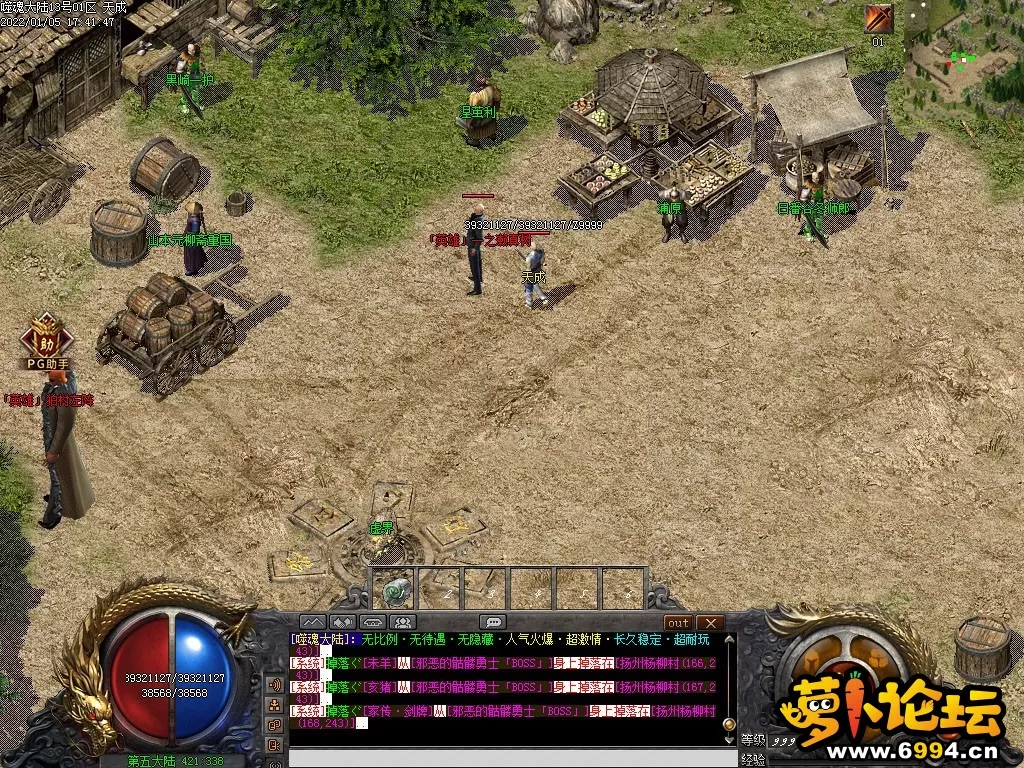Click the handshake trade button above chat
The width and height of the screenshot is (1024, 768).
(343, 622)
